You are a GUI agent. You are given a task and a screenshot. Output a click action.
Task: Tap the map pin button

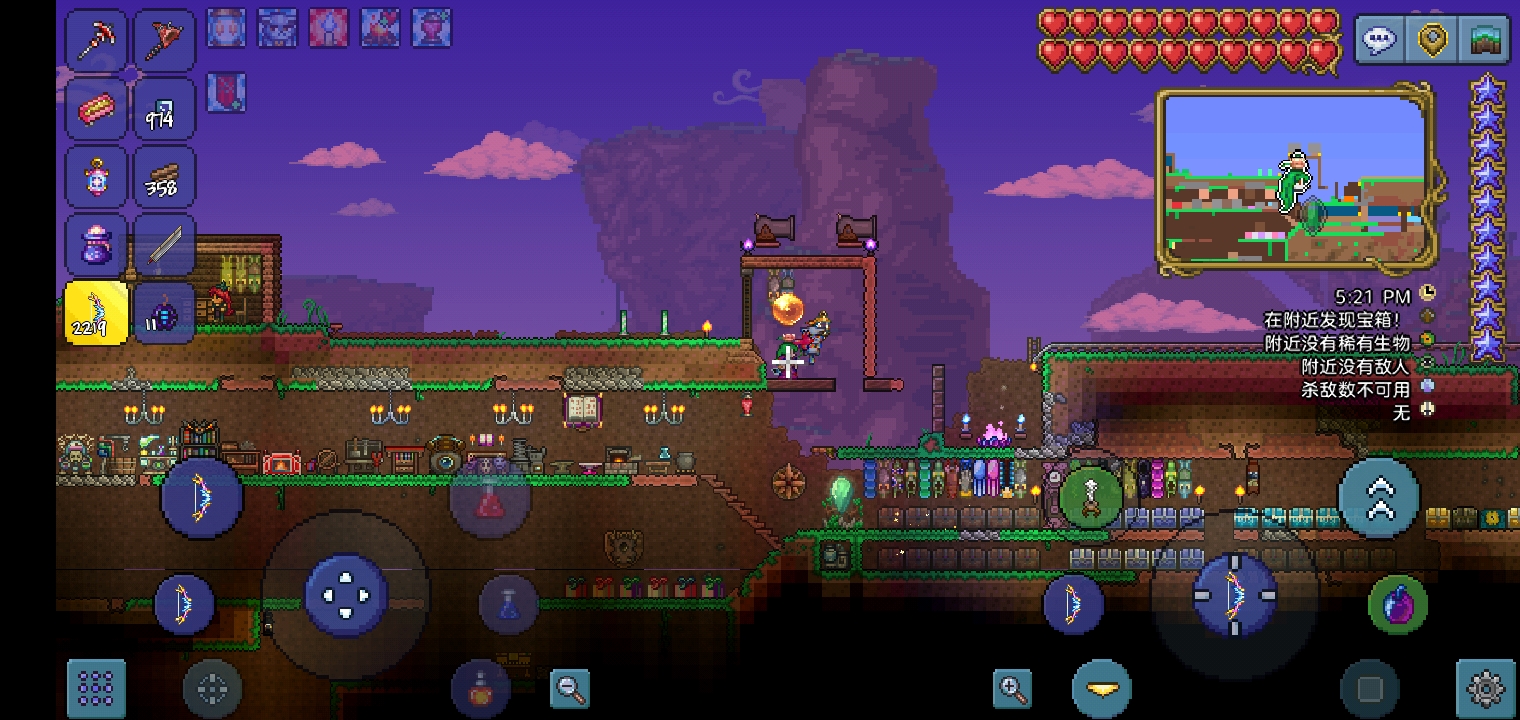click(x=1433, y=41)
